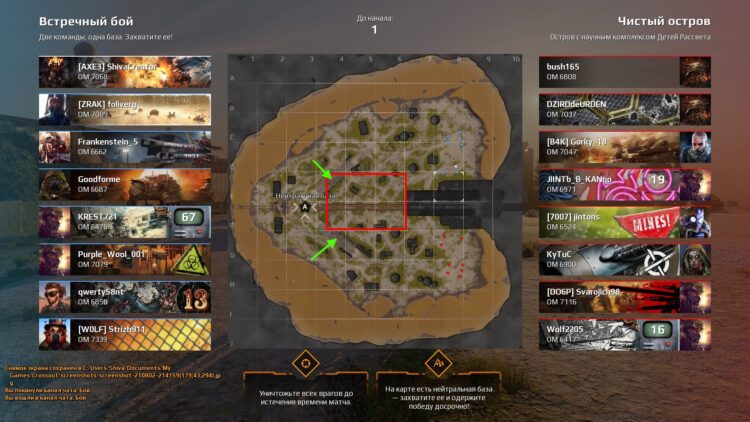
Task: Click the neutral base capture objective icon
Action: point(438,362)
